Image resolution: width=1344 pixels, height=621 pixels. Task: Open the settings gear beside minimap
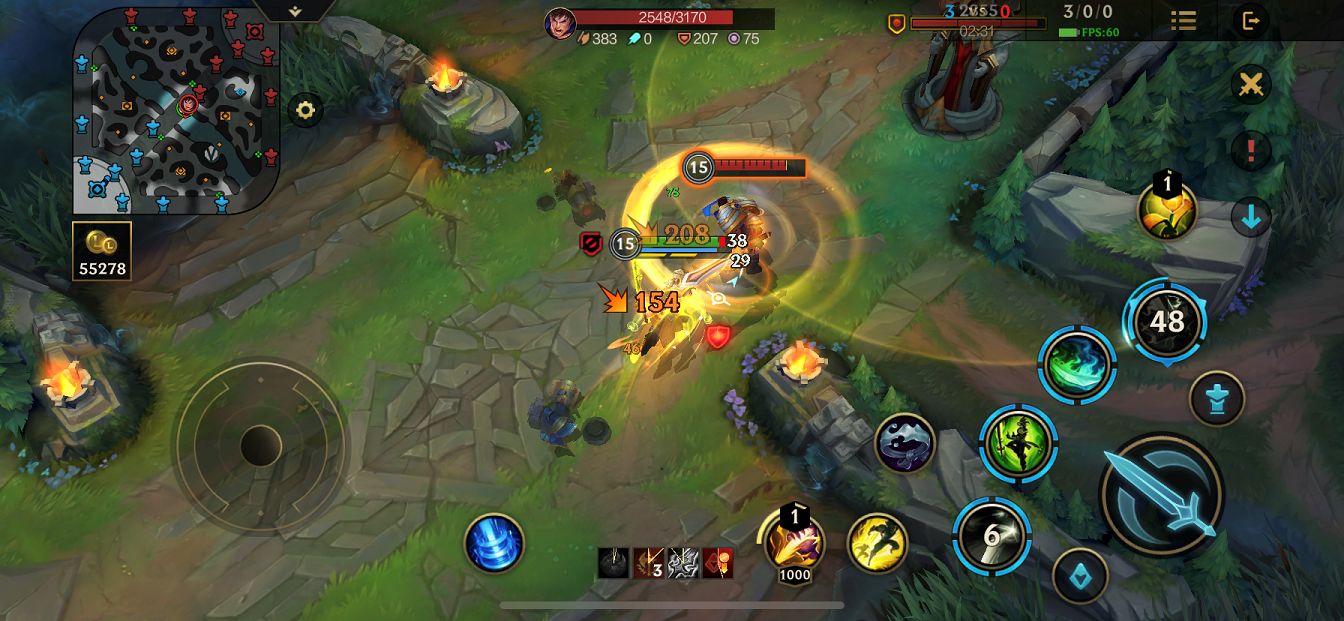point(306,110)
